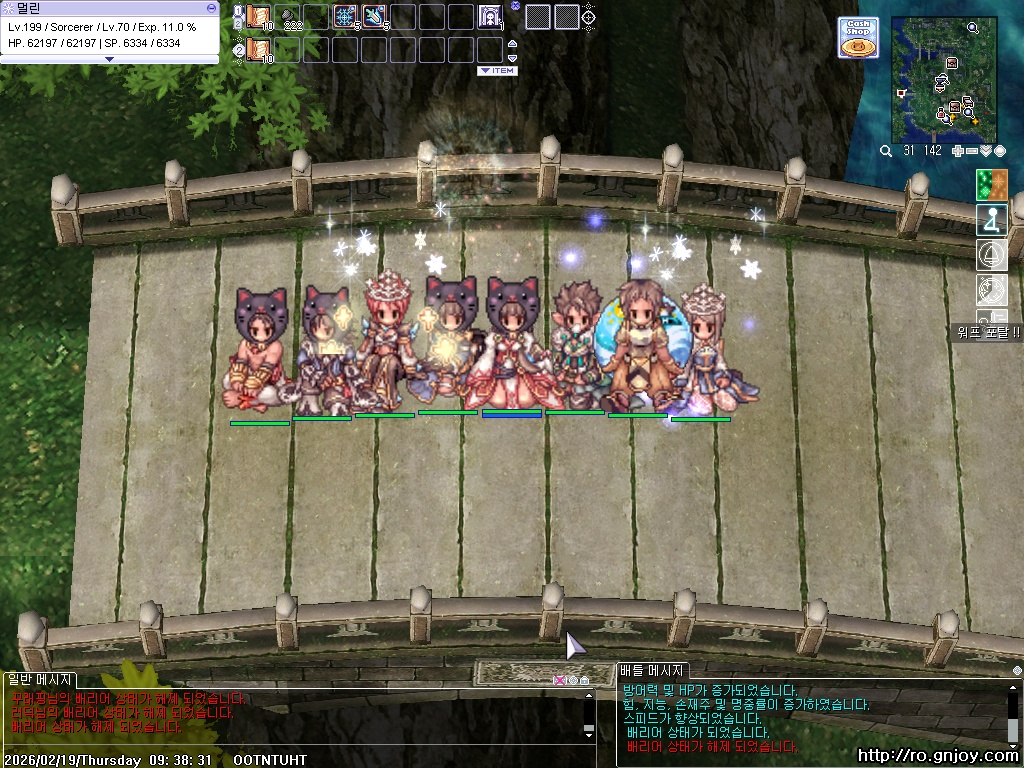Open the Cash Shop
This screenshot has height=768, width=1024.
click(x=858, y=37)
